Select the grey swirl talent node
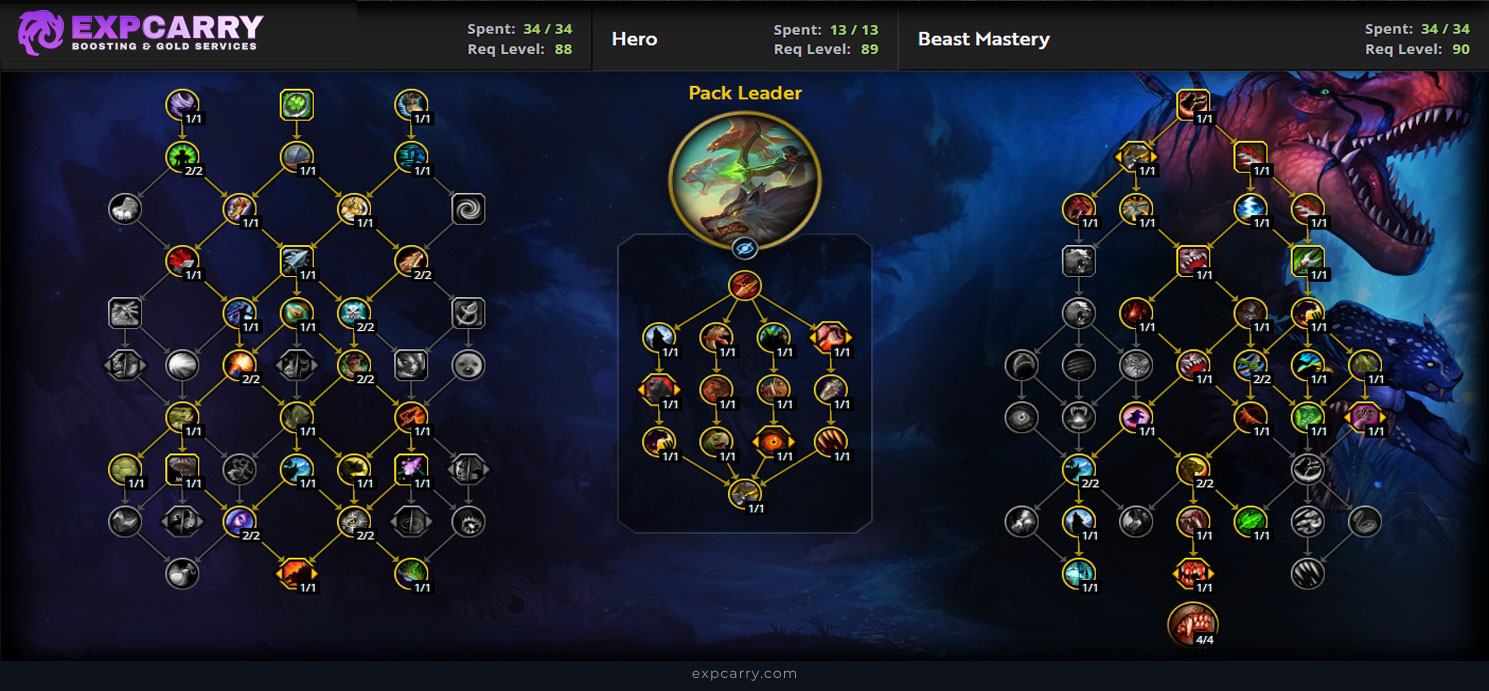The width and height of the screenshot is (1489, 691). point(467,209)
